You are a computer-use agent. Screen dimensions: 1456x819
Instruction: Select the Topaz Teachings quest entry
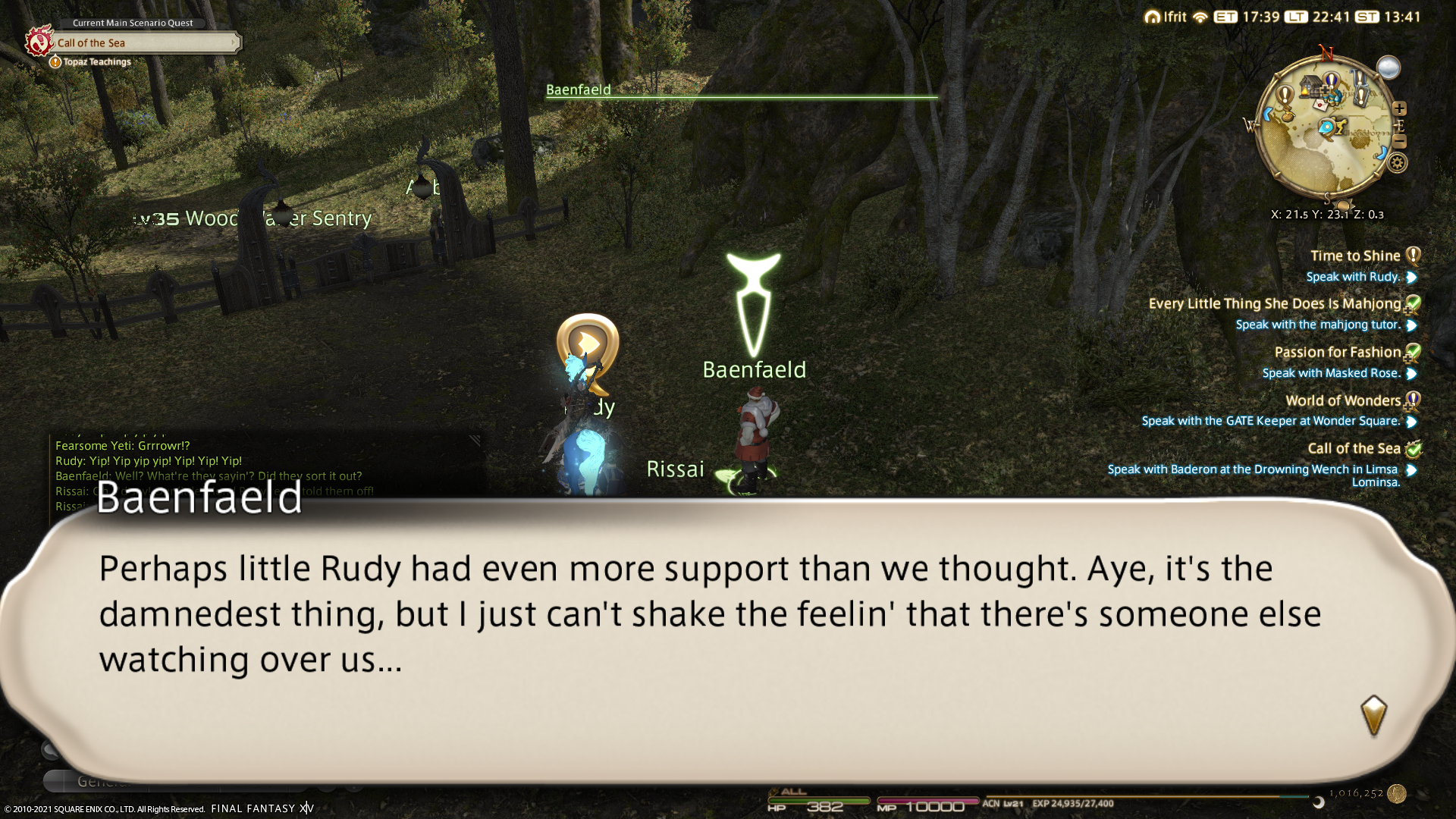tap(97, 62)
